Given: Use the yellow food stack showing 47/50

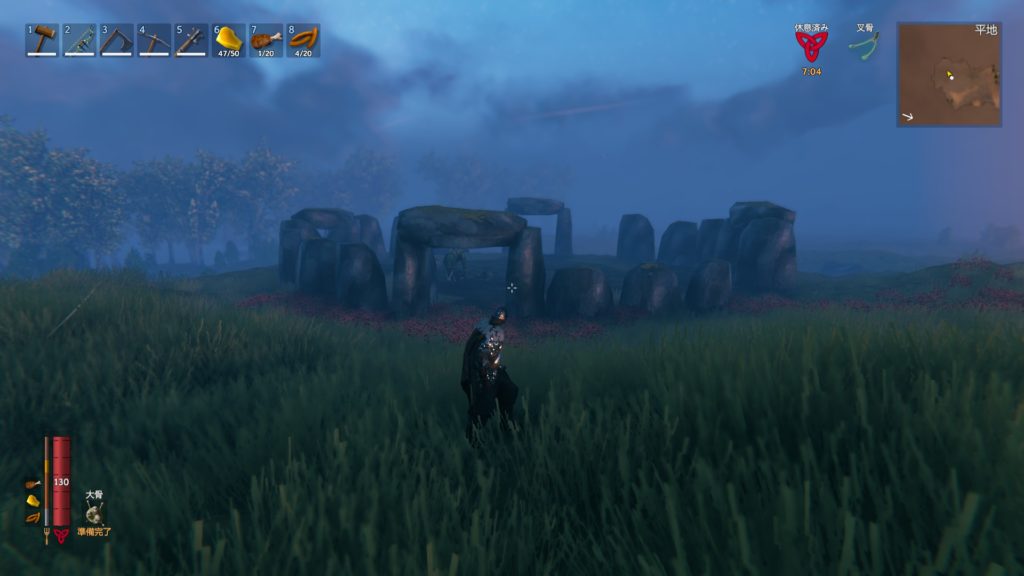Looking at the screenshot, I should pos(229,40).
